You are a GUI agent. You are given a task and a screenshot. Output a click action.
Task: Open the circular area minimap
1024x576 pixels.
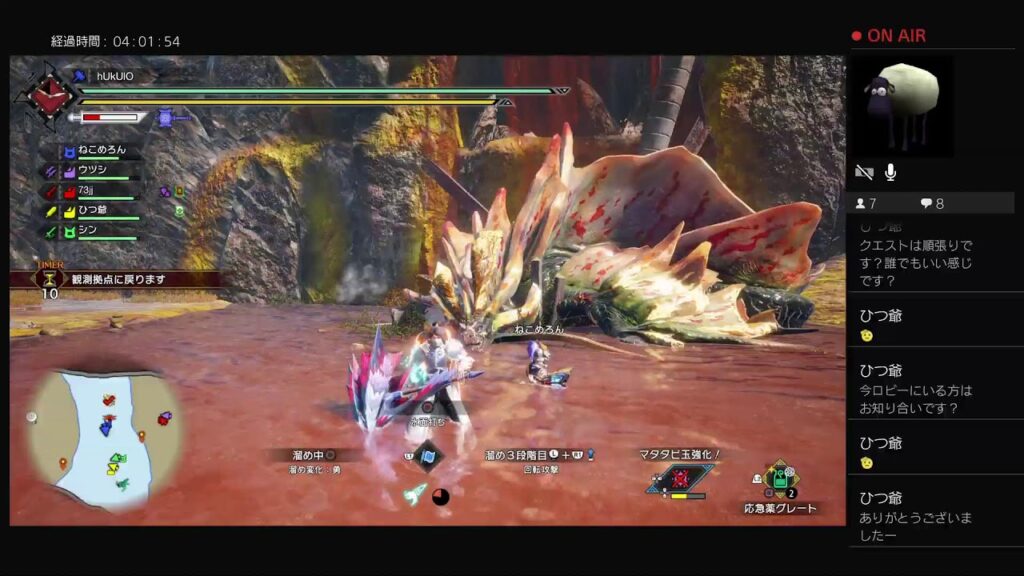pos(105,437)
